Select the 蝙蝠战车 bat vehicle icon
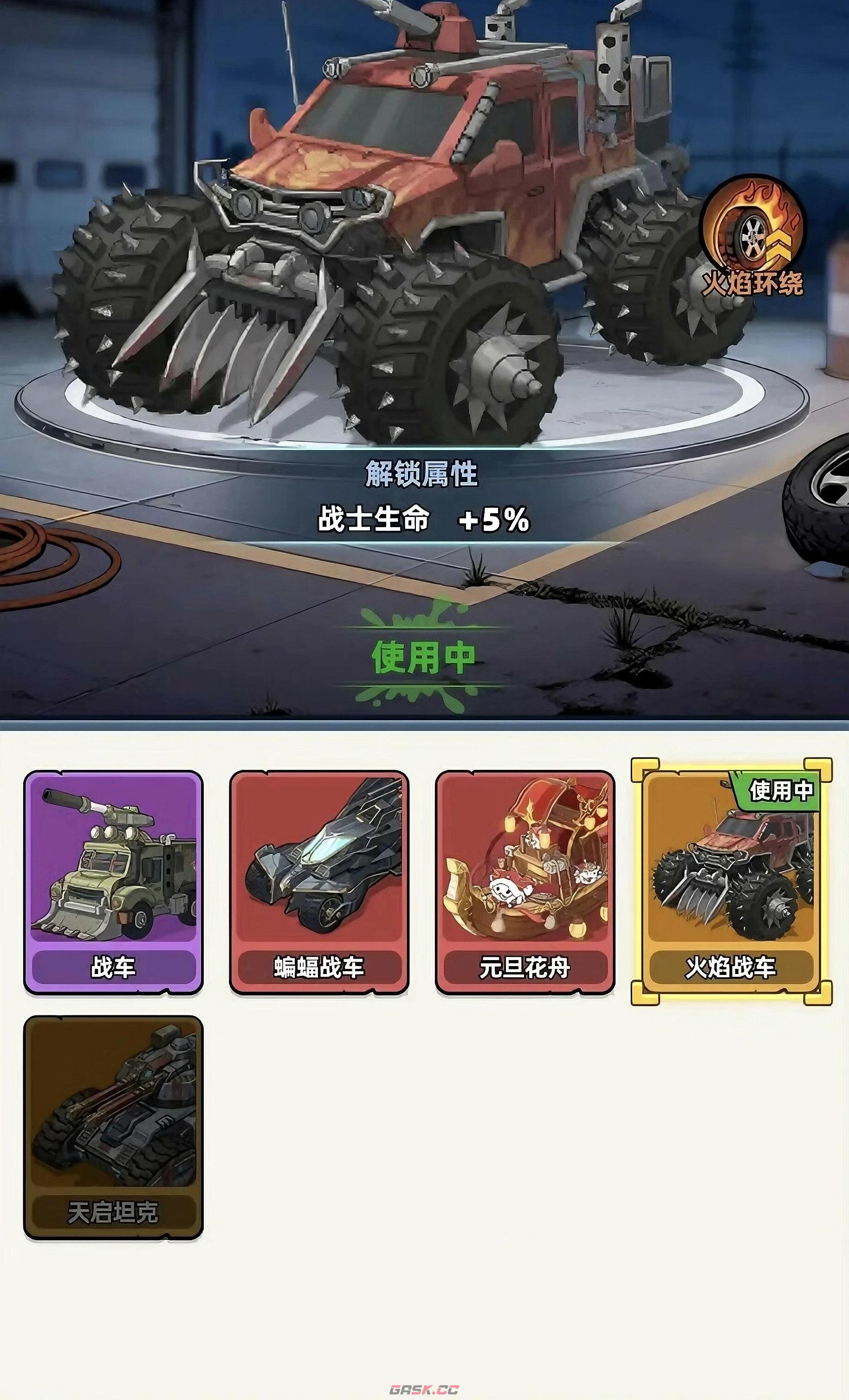This screenshot has width=849, height=1400. (318, 869)
